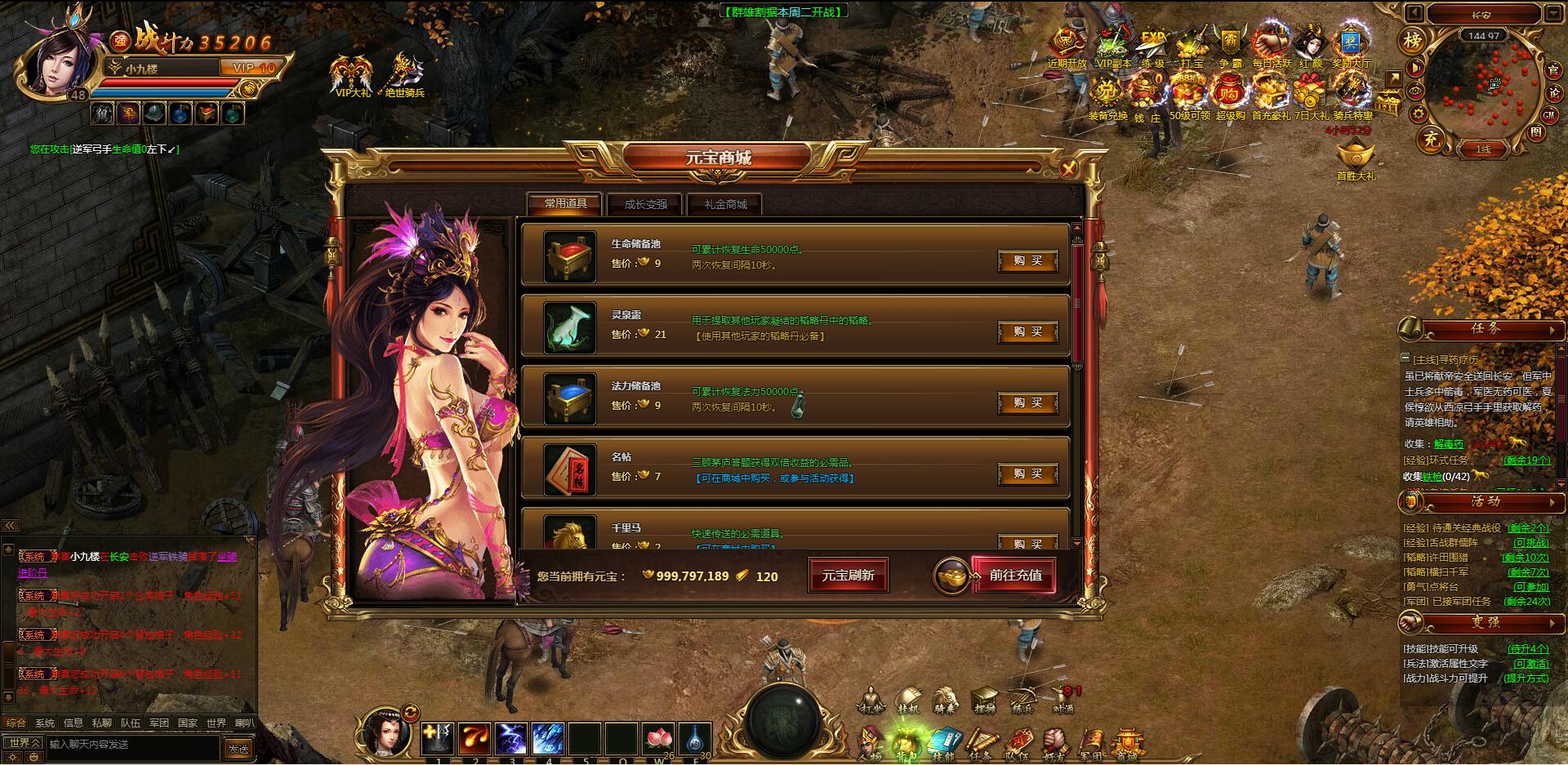
Task: Focus the chat message input box
Action: tap(131, 745)
